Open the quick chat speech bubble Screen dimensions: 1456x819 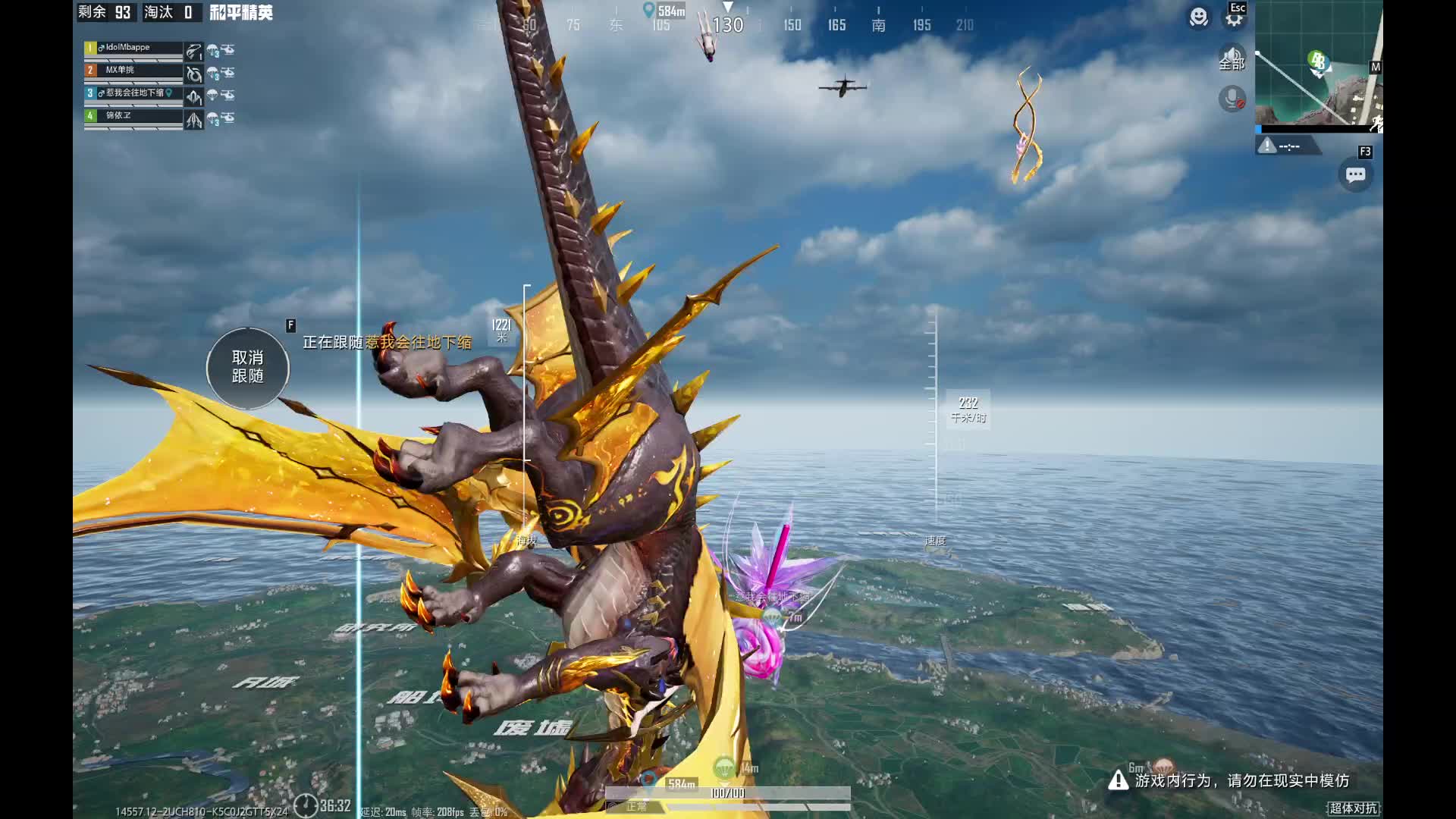tap(1355, 175)
